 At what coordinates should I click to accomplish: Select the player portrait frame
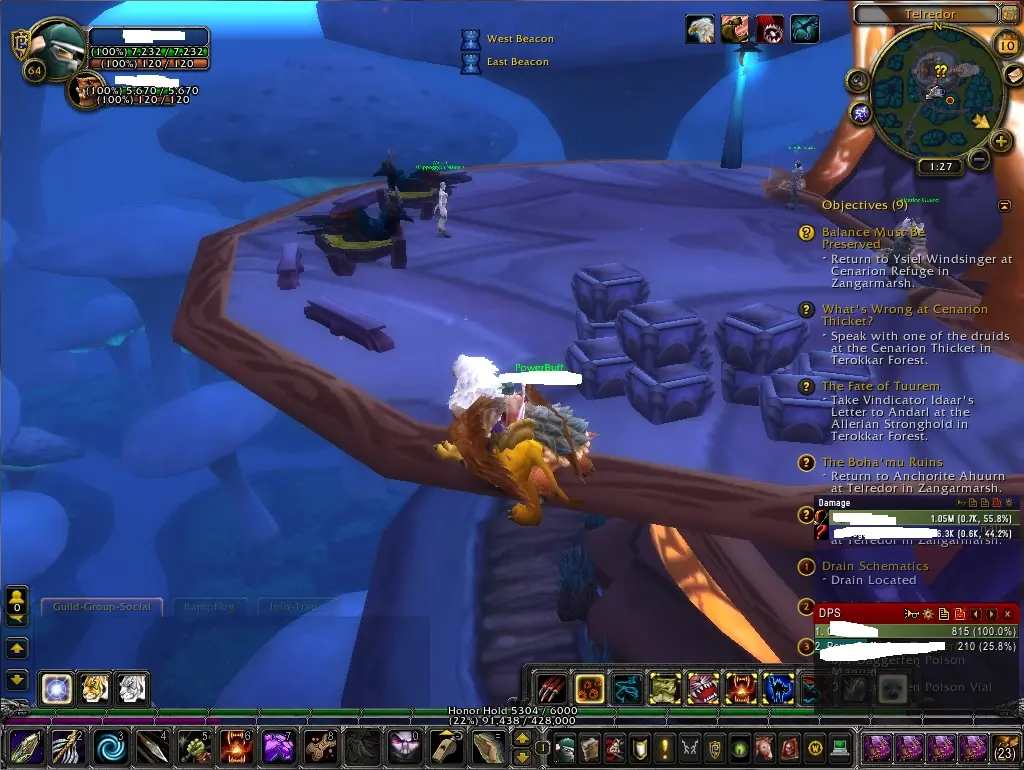pyautogui.click(x=55, y=48)
